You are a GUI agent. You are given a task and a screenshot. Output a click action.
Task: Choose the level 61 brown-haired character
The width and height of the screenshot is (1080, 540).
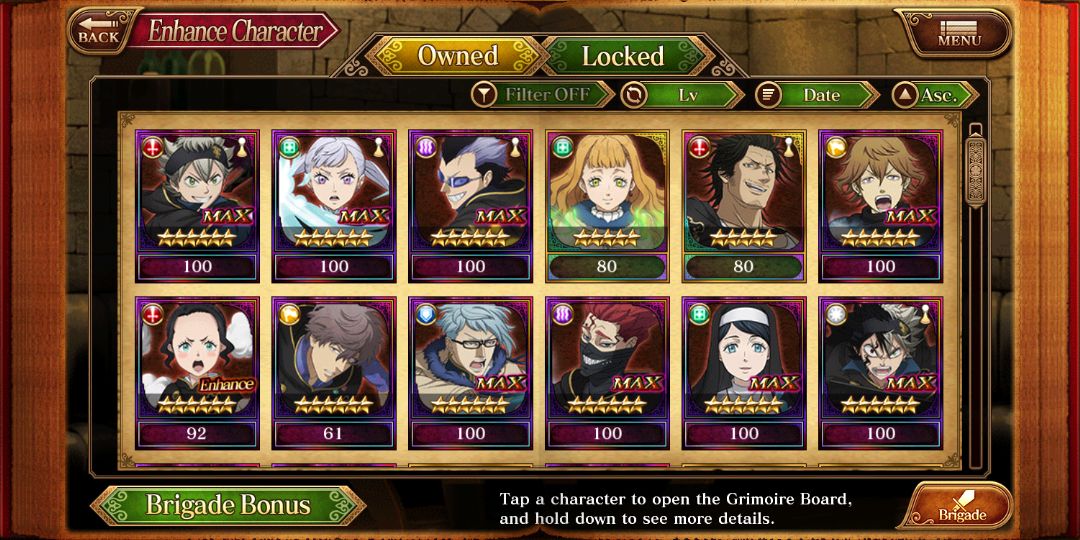(x=334, y=372)
